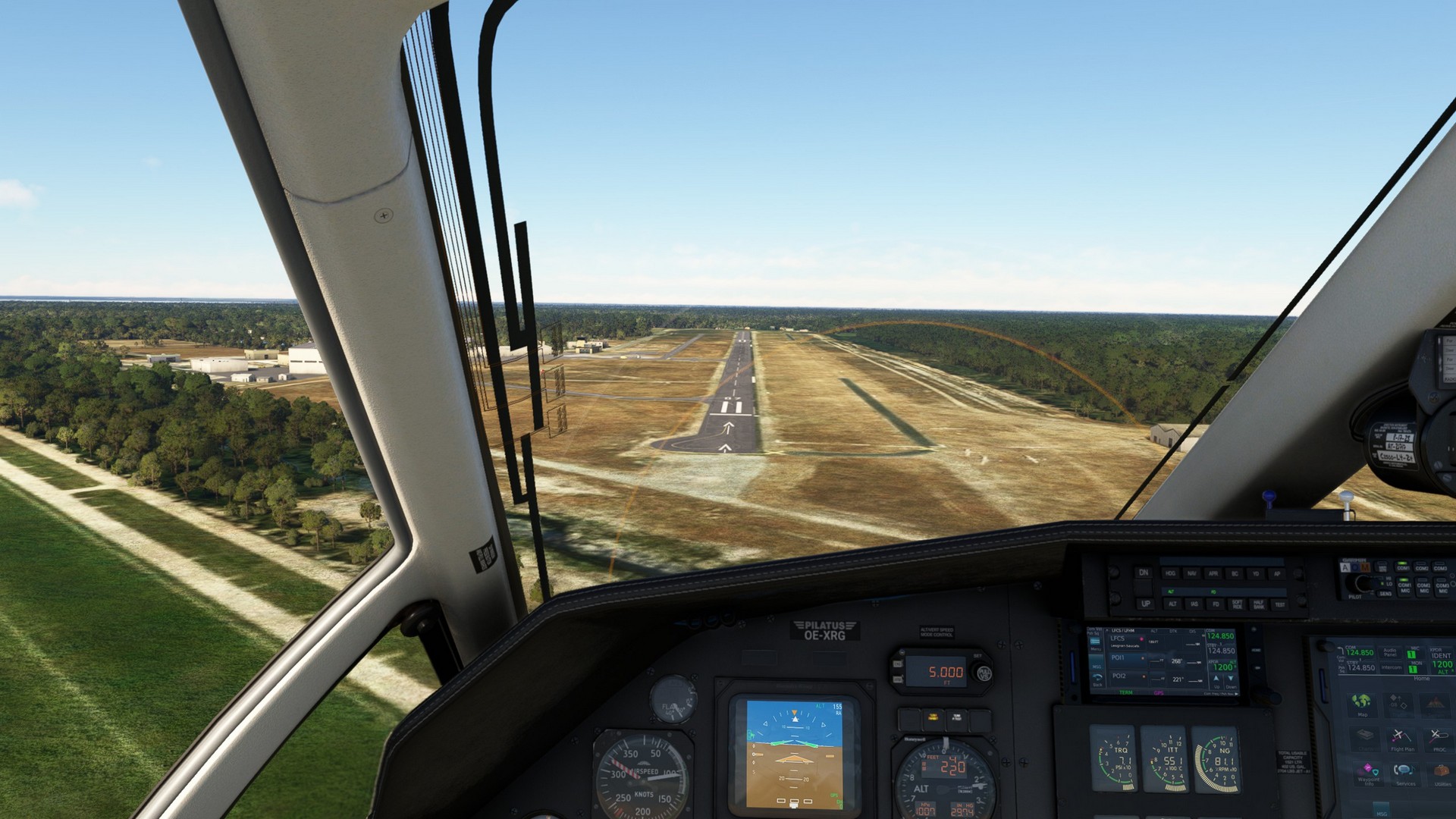This screenshot has width=1456, height=819.
Task: Toggle the YD yaw damper button
Action: pos(1256,574)
